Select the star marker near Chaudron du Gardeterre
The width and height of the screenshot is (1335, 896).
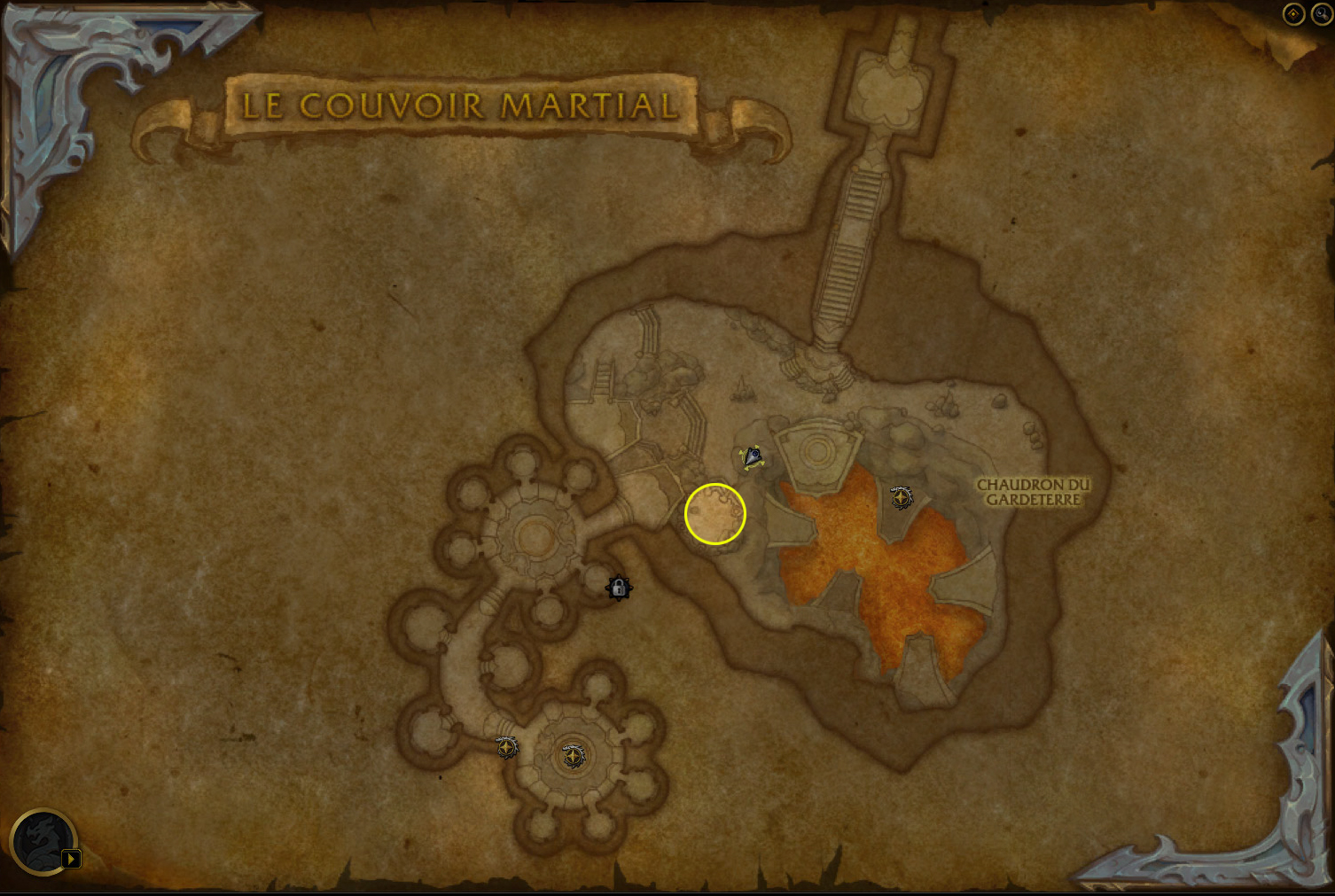click(902, 498)
